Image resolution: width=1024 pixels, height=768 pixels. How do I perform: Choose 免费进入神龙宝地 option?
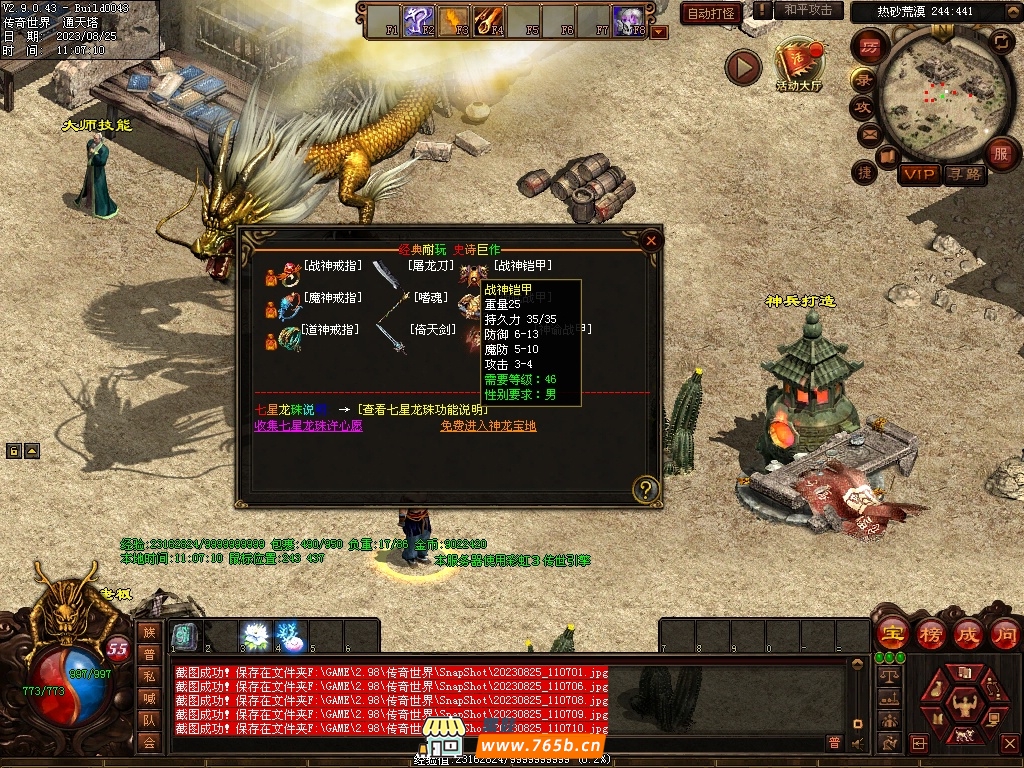click(x=488, y=425)
